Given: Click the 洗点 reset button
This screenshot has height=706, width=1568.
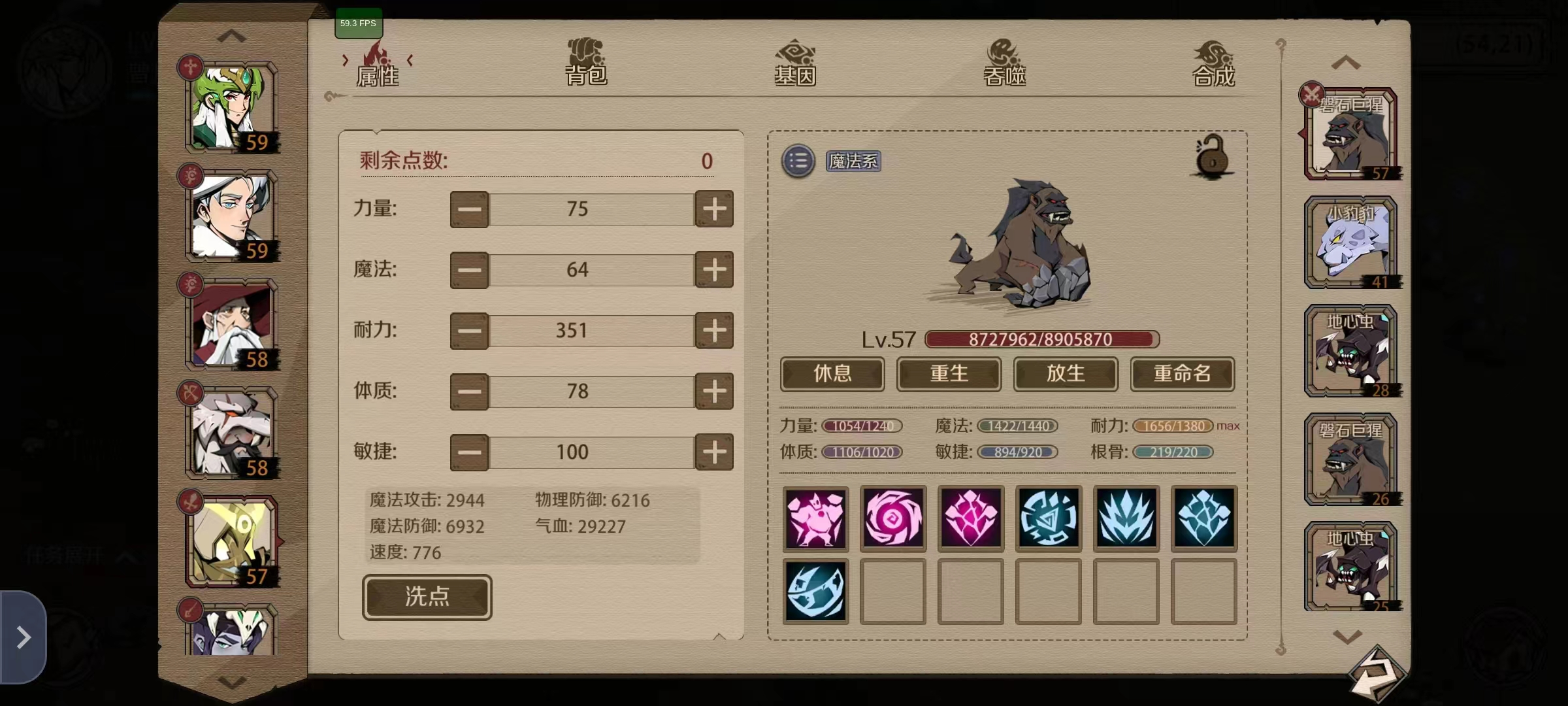Looking at the screenshot, I should [427, 597].
